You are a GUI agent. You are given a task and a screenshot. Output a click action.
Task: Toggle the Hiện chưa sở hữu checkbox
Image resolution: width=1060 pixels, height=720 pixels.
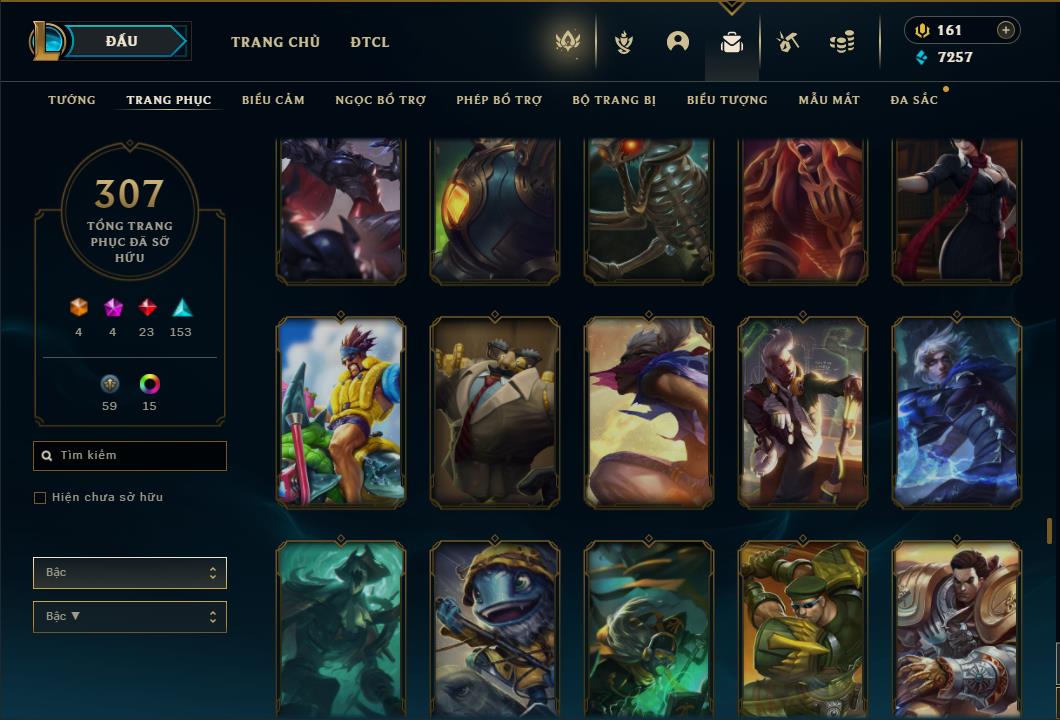[40, 498]
